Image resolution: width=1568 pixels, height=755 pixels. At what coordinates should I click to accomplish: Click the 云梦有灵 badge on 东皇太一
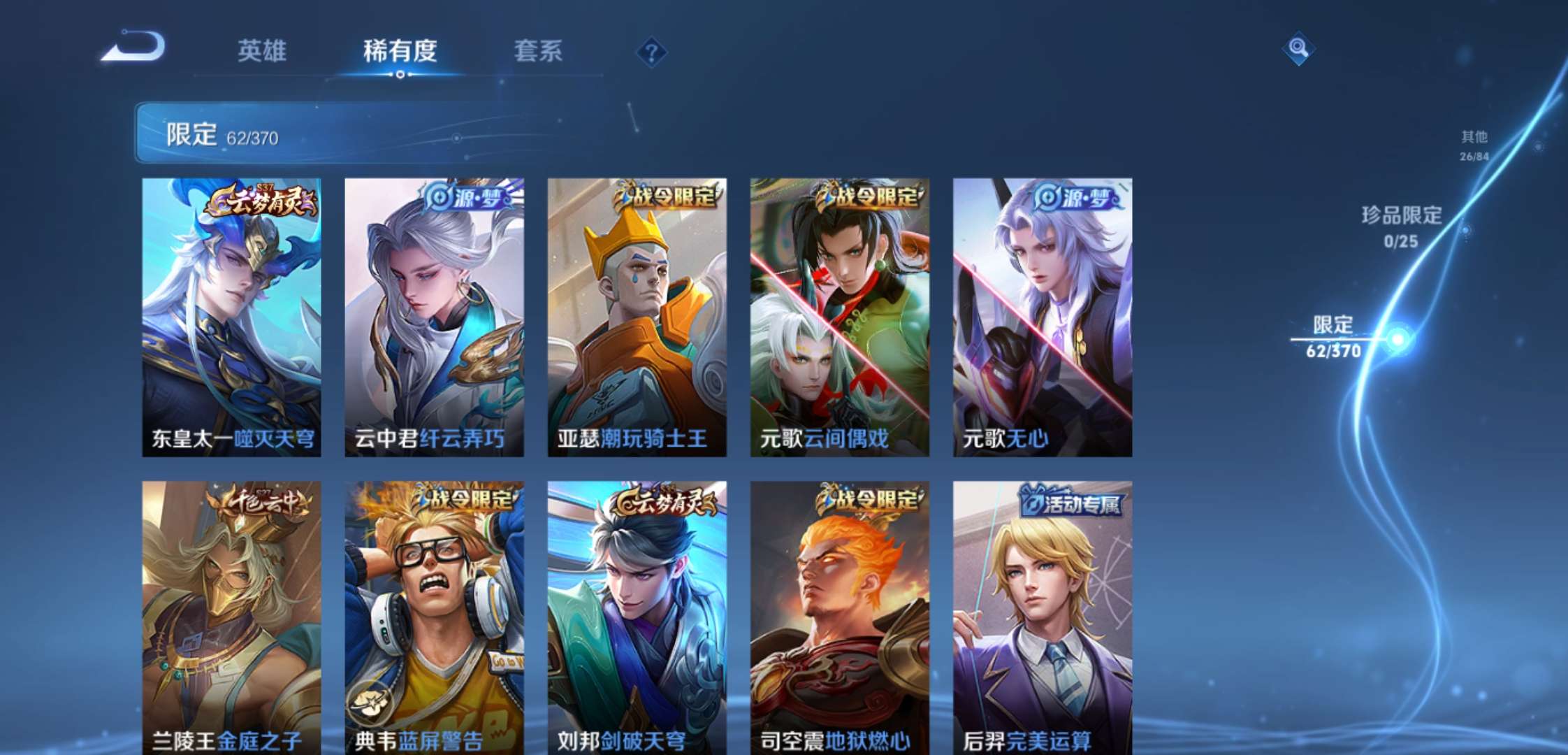pyautogui.click(x=260, y=201)
